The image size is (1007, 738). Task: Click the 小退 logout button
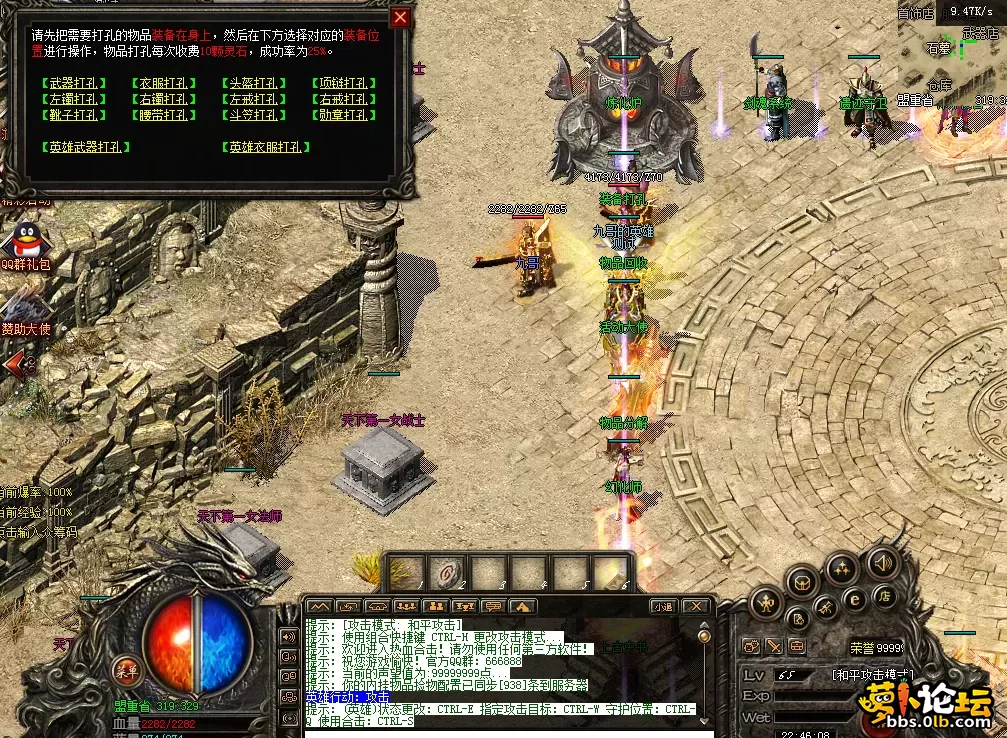[x=663, y=606]
